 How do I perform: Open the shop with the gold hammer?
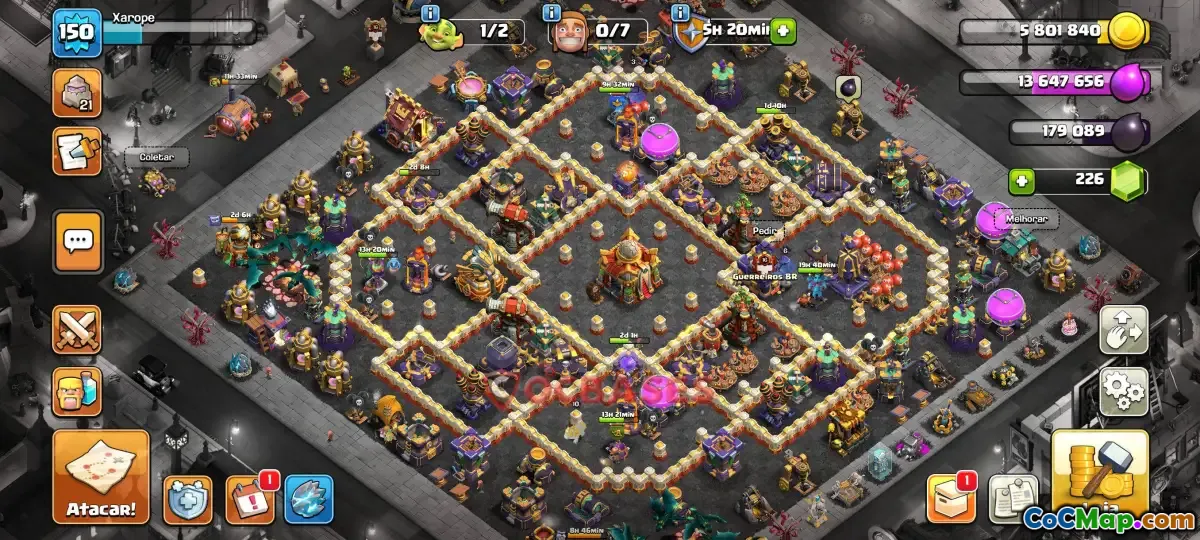pos(1099,480)
